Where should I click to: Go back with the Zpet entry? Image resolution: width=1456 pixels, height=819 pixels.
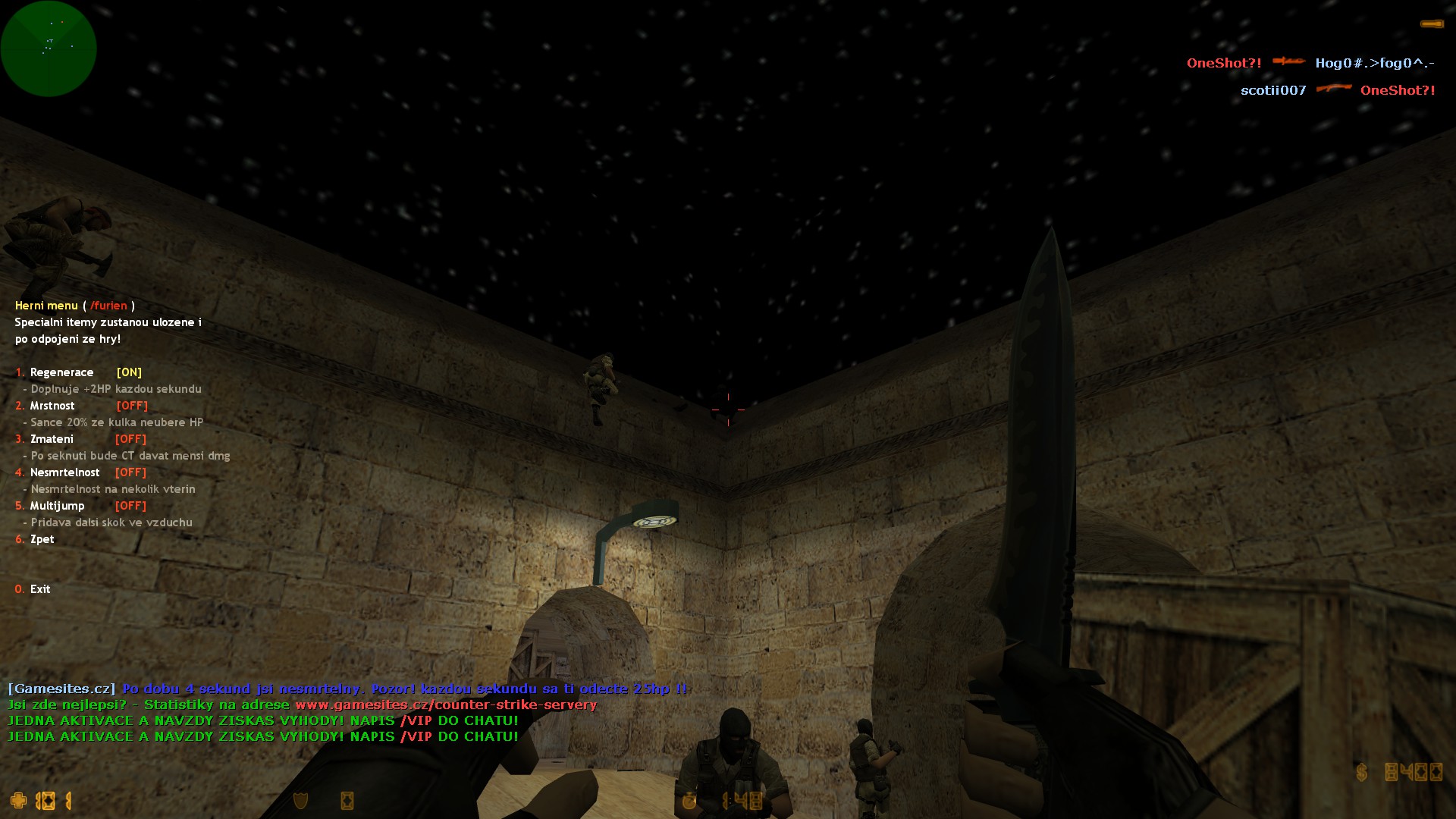[x=42, y=539]
